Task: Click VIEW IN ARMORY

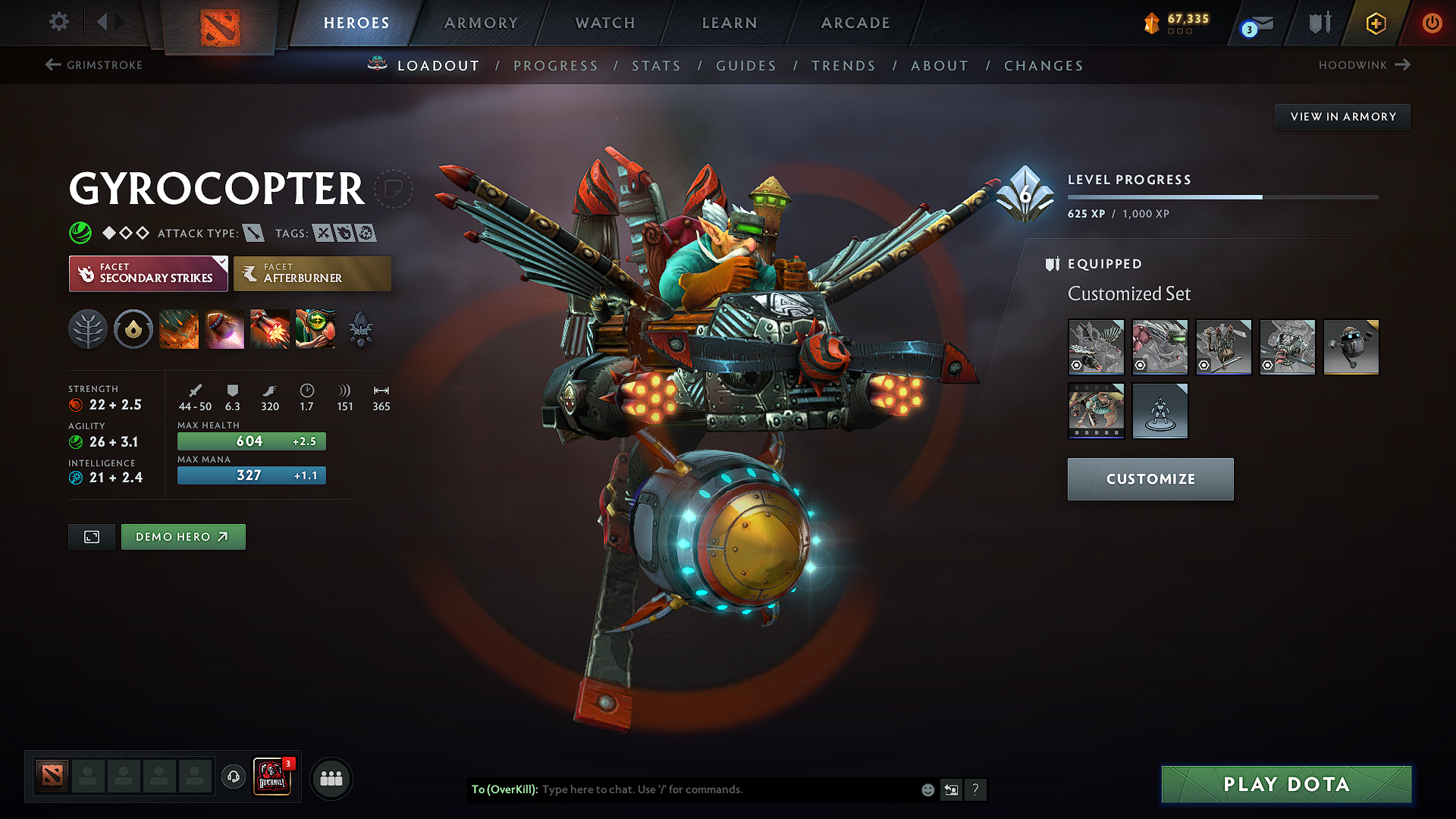Action: (x=1342, y=116)
